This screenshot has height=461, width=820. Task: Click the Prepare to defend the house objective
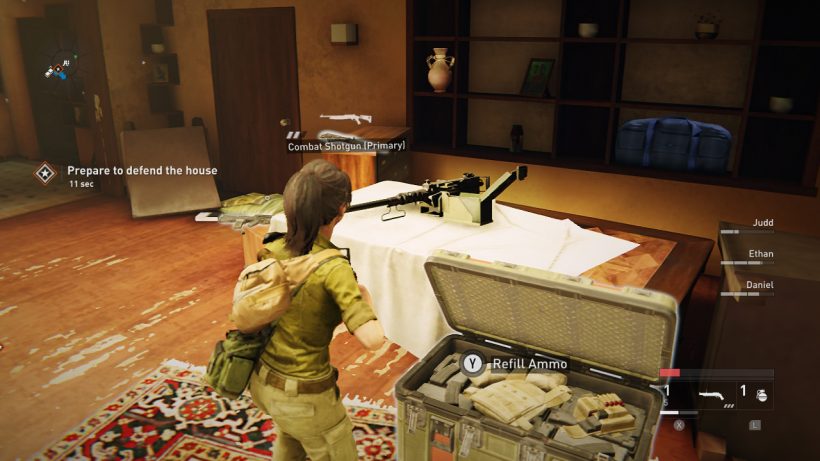(142, 171)
